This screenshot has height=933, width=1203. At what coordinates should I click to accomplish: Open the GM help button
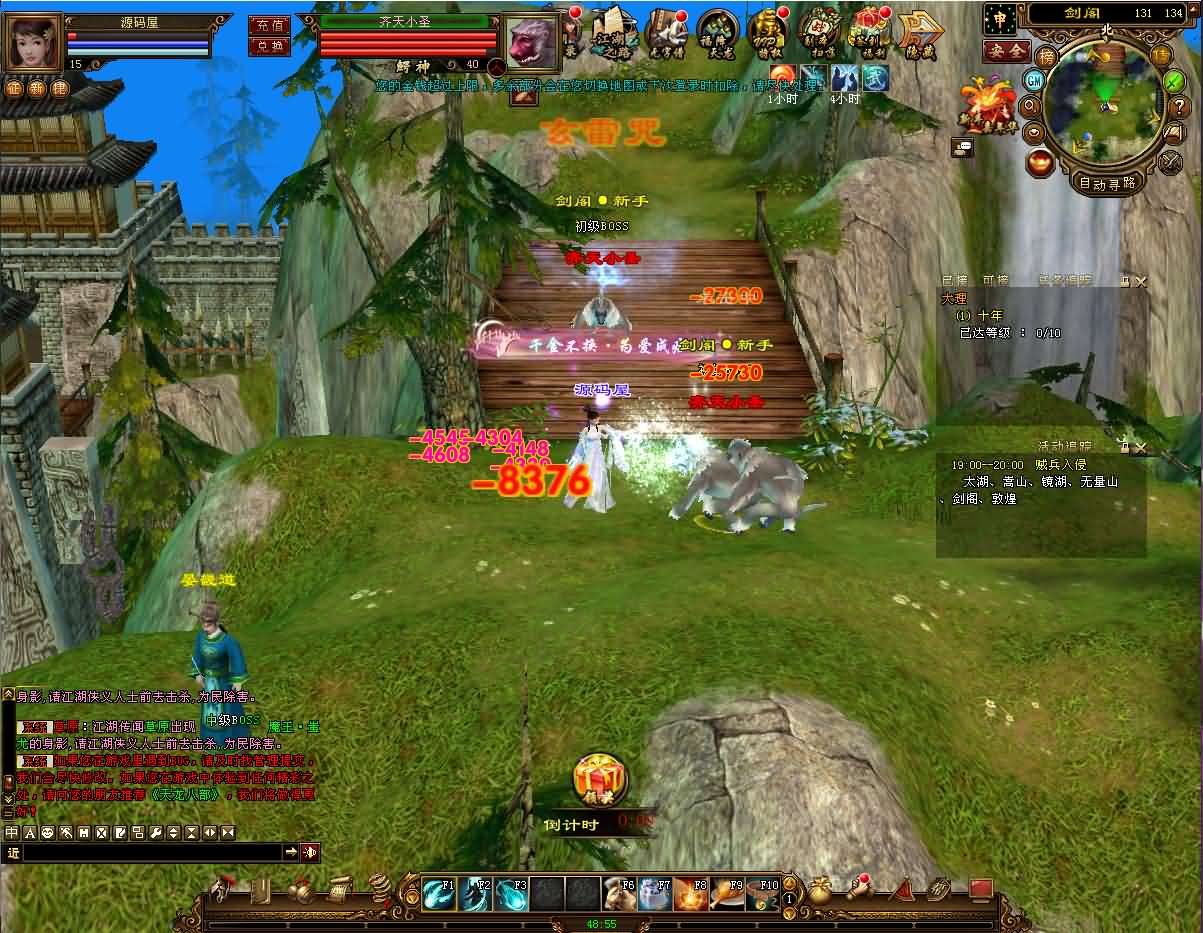click(1034, 80)
